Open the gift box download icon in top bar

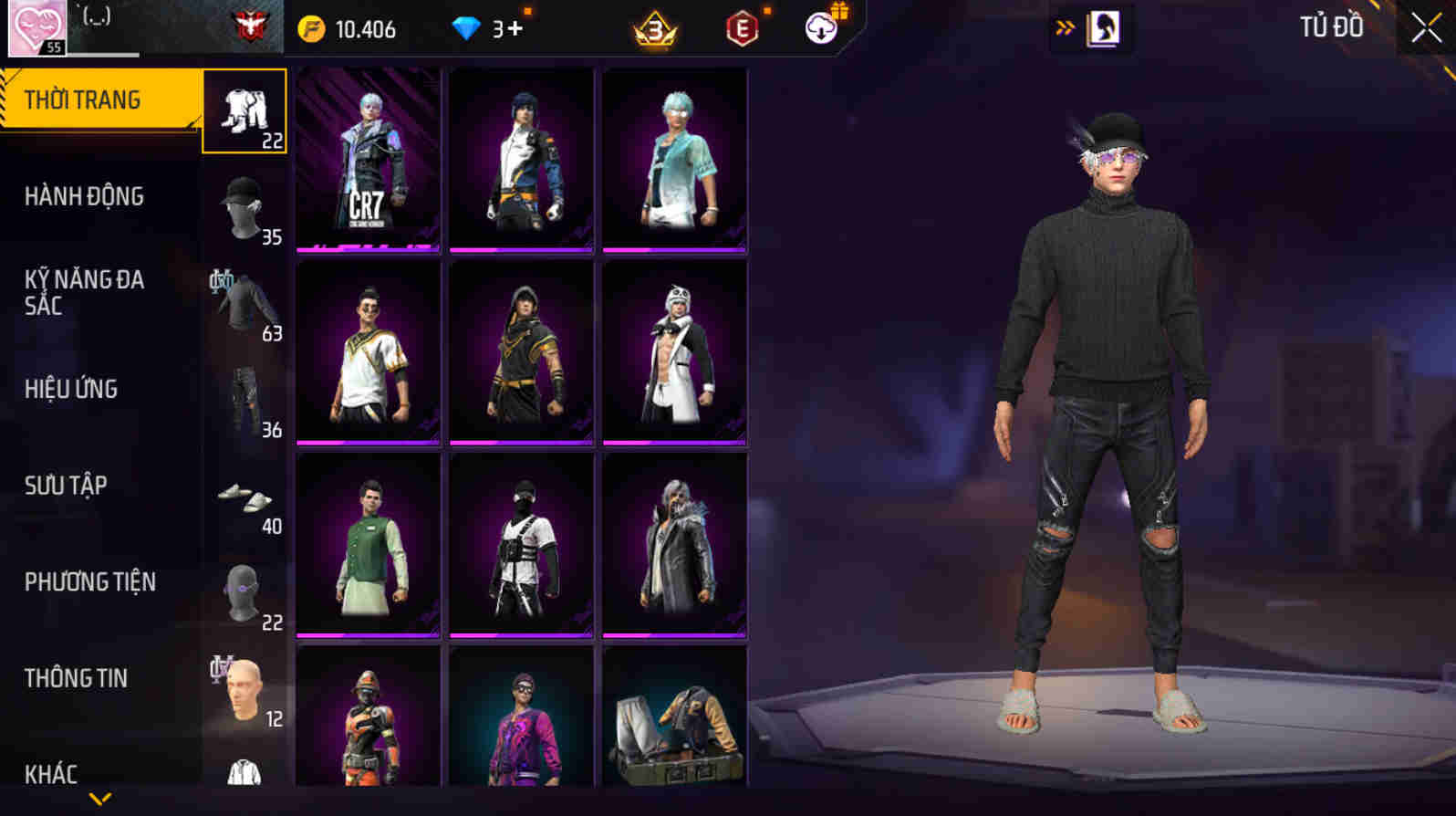tap(821, 27)
